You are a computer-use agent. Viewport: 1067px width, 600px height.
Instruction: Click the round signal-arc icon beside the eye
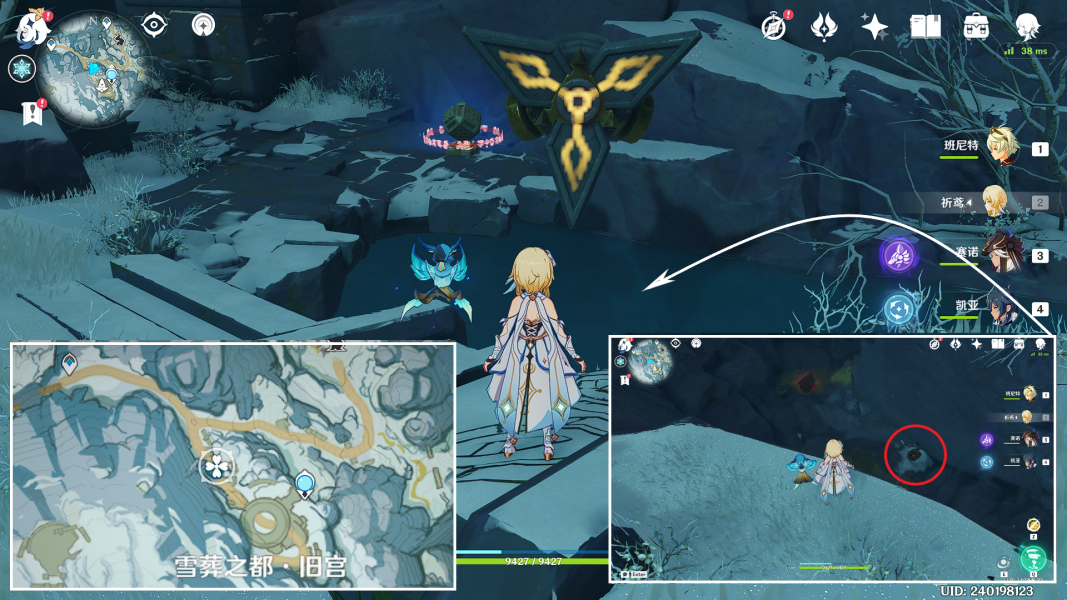(204, 25)
